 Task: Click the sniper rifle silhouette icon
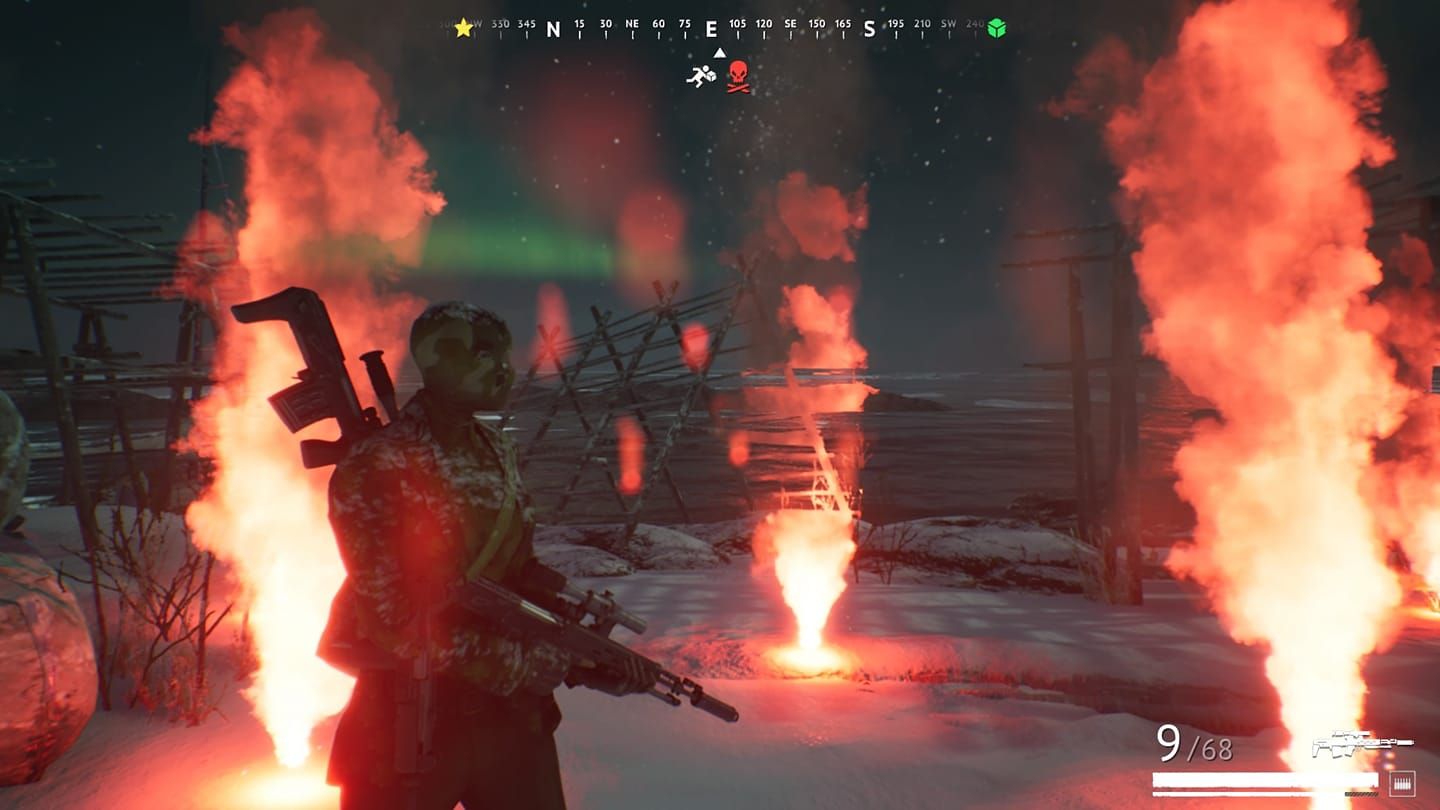1363,742
